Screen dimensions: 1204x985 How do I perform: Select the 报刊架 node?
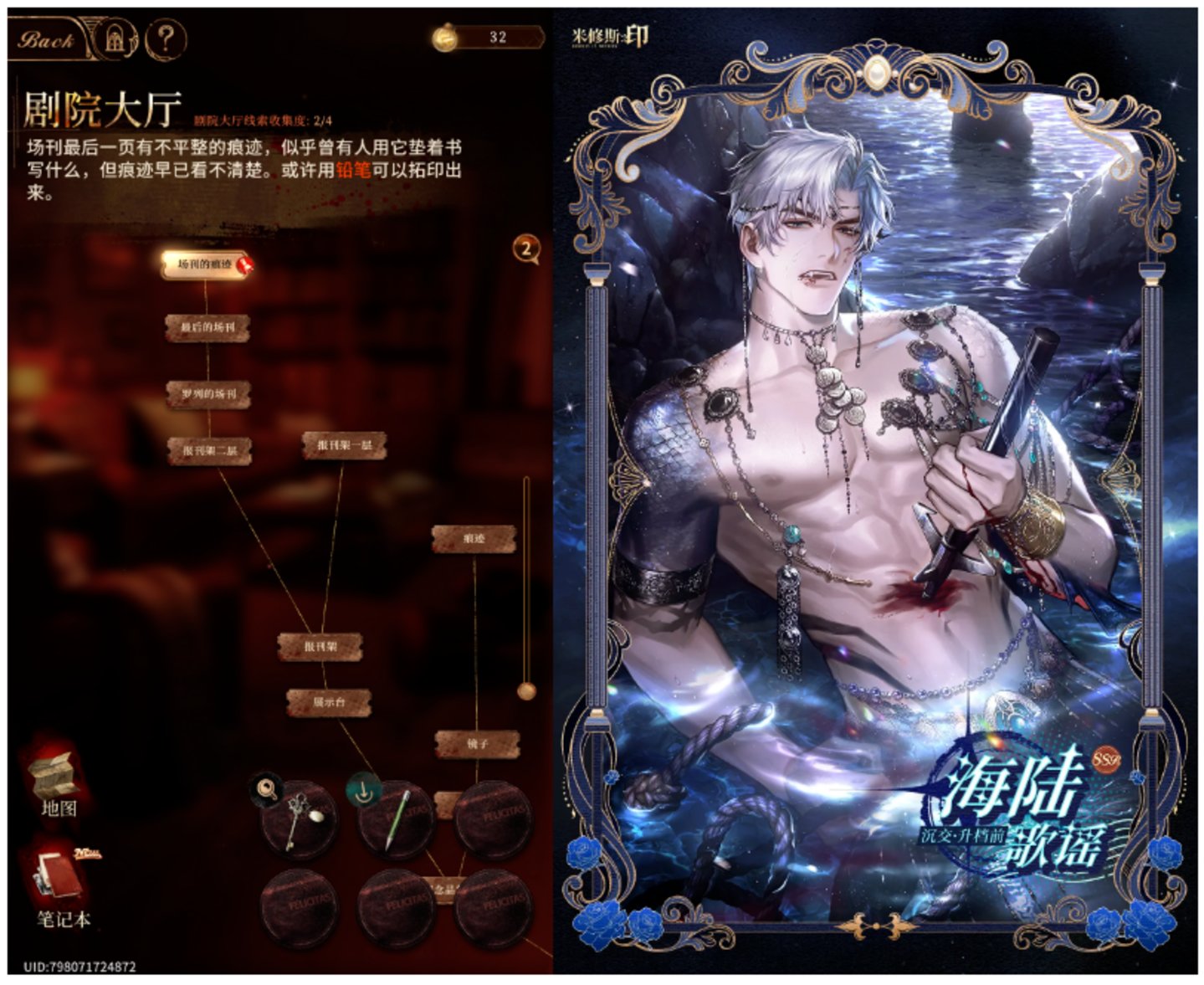pos(320,647)
